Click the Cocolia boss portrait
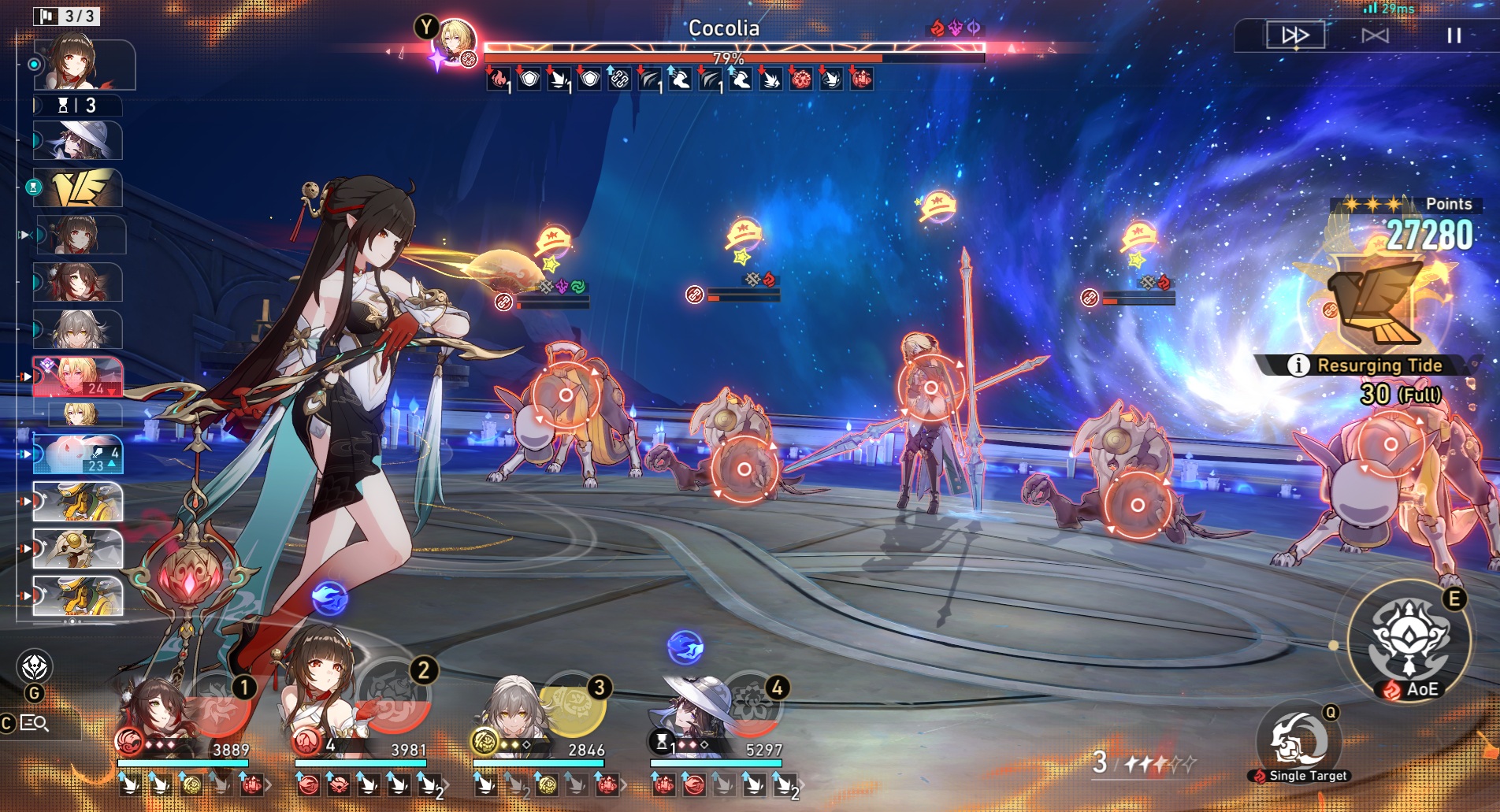The image size is (1500, 812). pyautogui.click(x=455, y=41)
